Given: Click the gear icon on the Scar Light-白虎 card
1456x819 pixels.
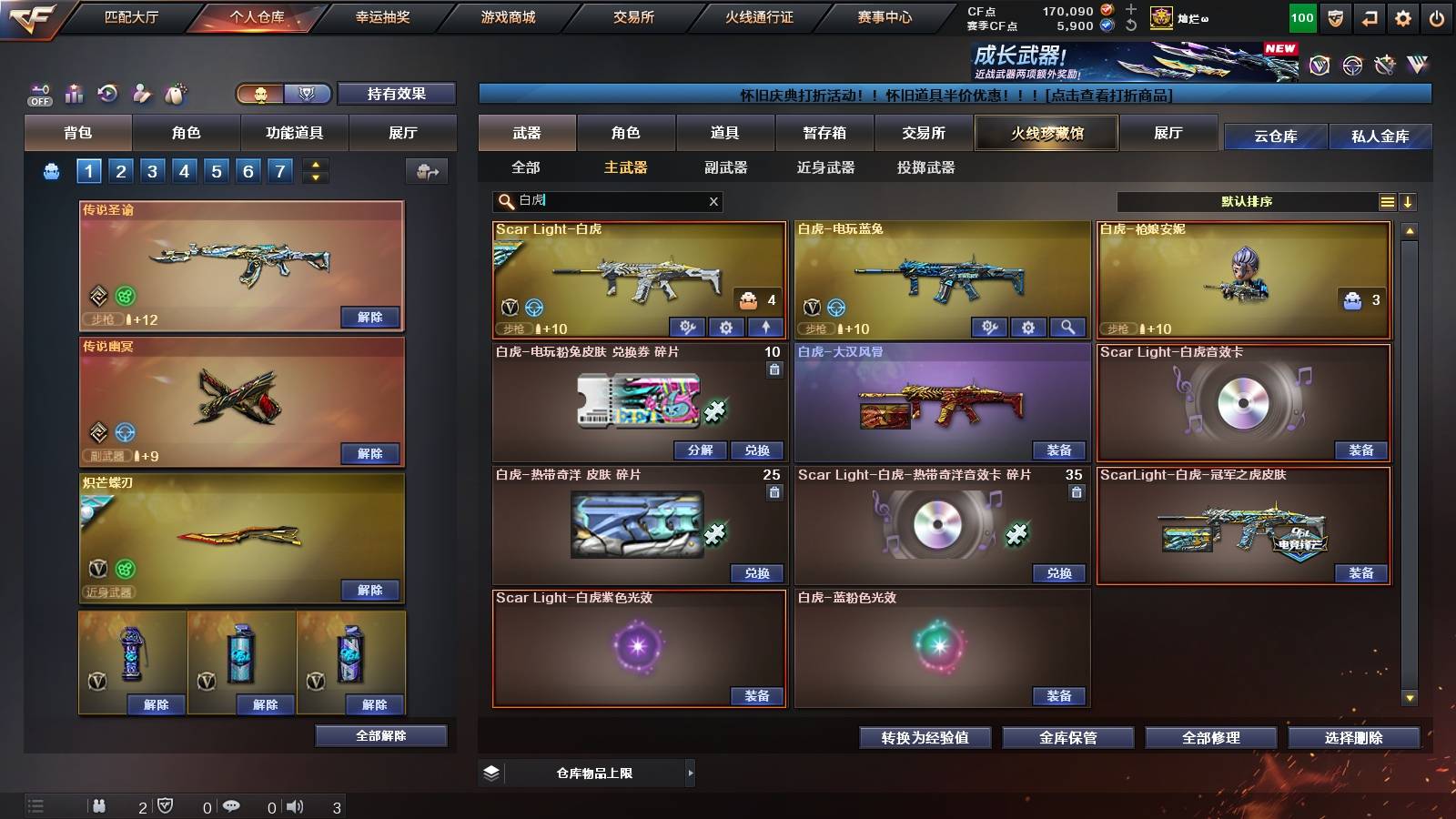Looking at the screenshot, I should pos(728,327).
